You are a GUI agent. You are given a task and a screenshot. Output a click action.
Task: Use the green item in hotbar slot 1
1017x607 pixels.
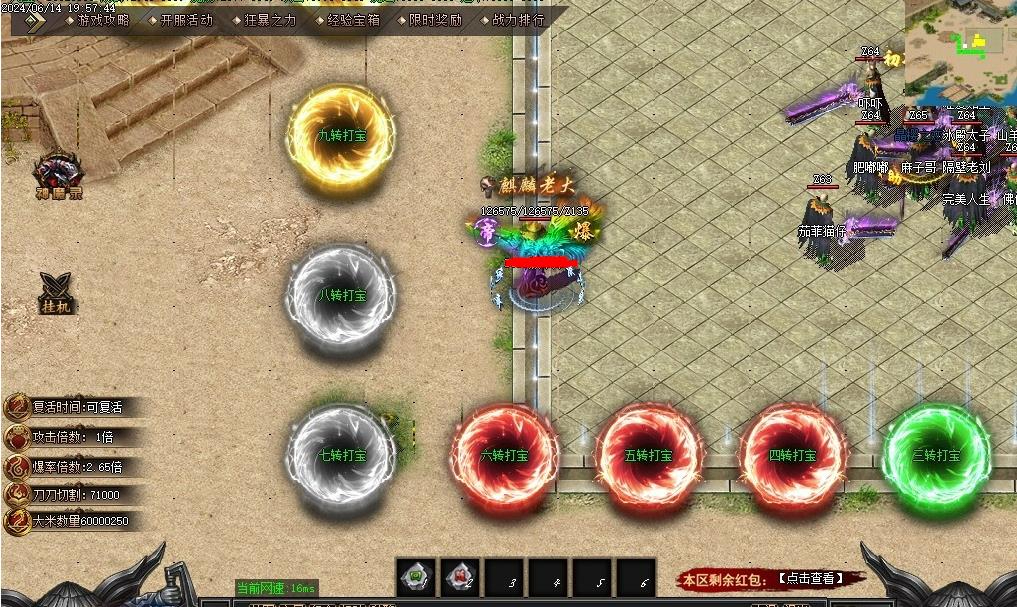pos(416,577)
